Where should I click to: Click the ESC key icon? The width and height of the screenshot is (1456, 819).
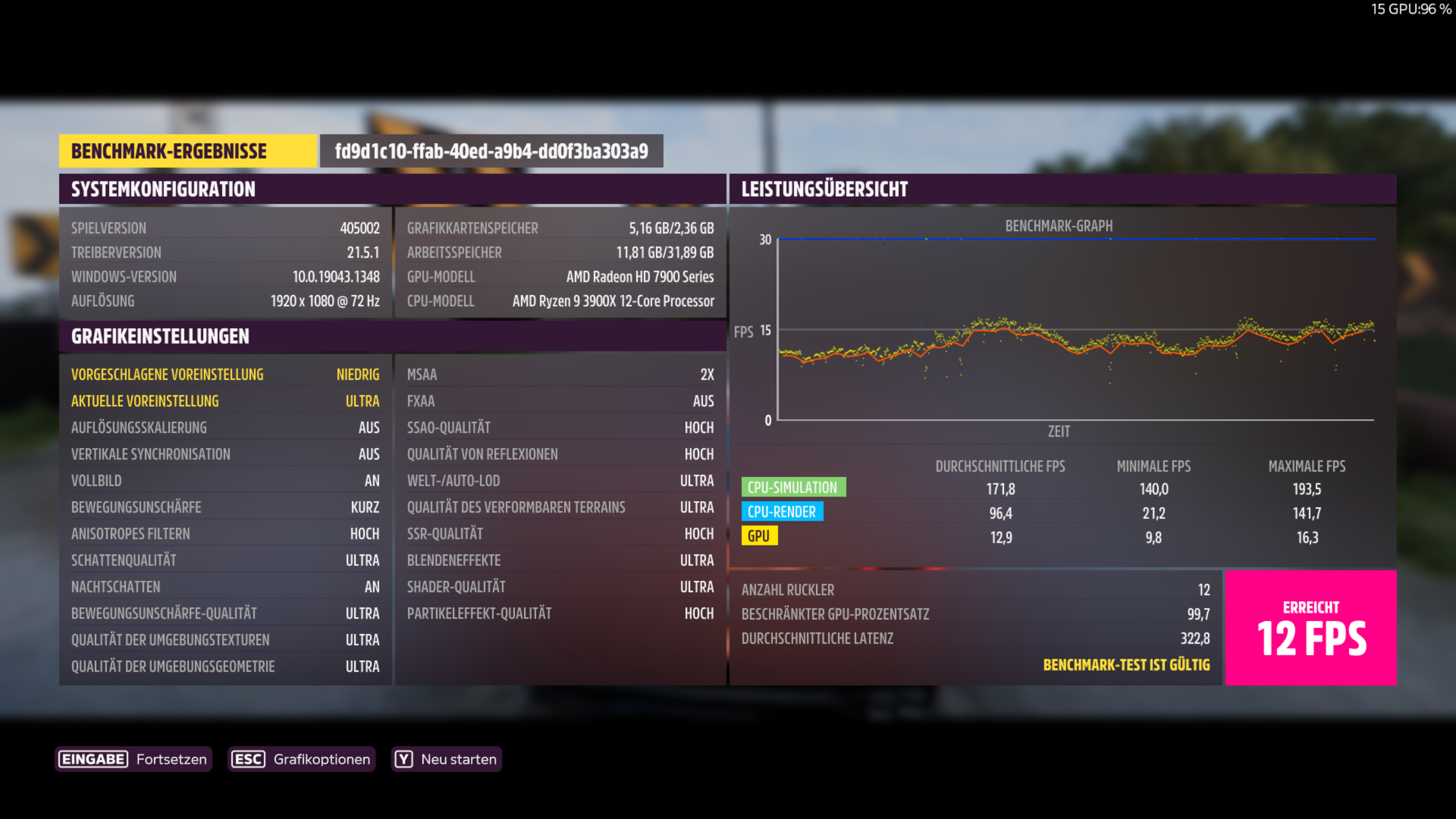click(249, 758)
